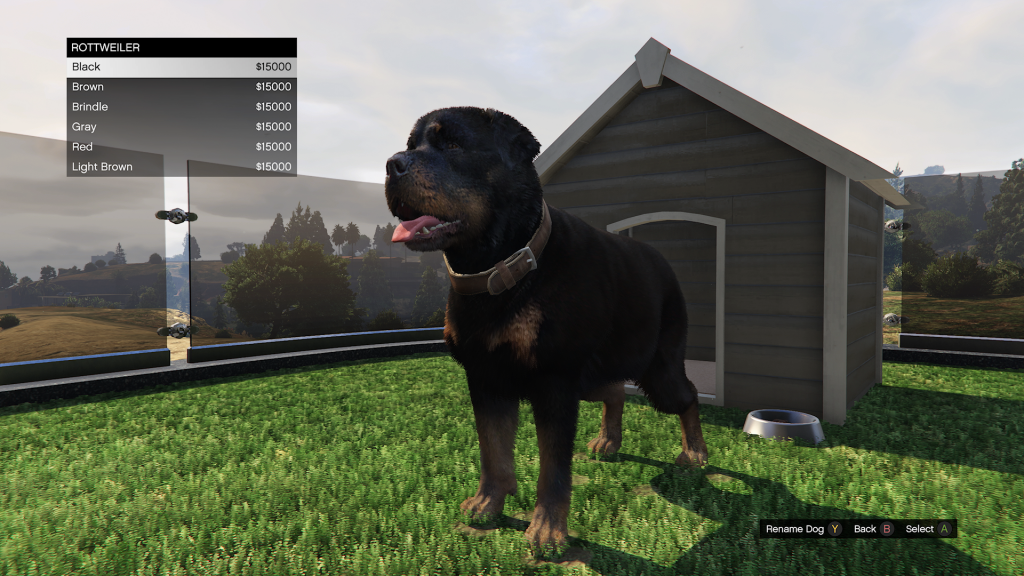Pick the Brindle coat option
This screenshot has width=1024, height=576.
coord(181,107)
